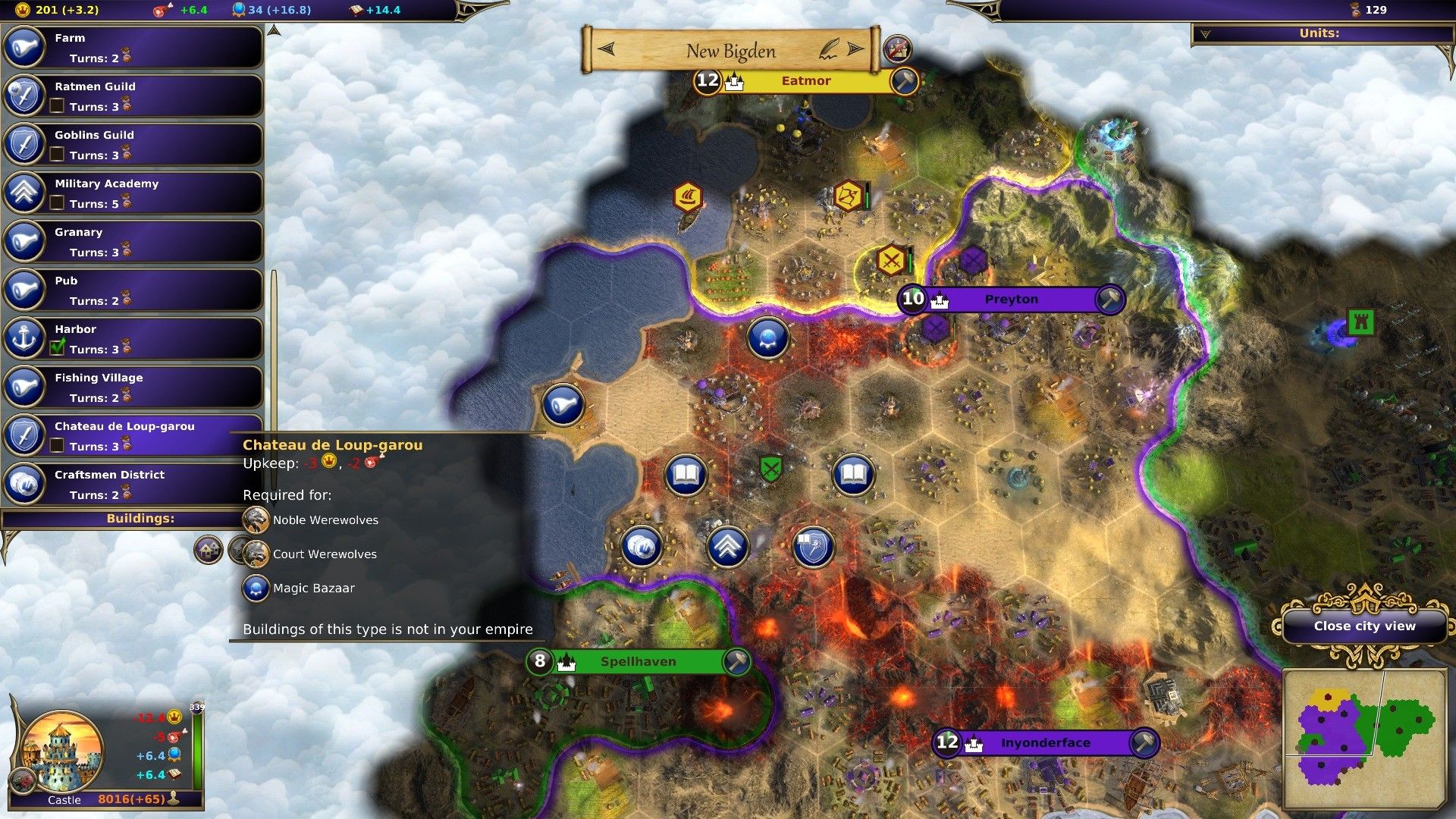The image size is (1456, 819).
Task: Queue the Farm building
Action: (133, 47)
